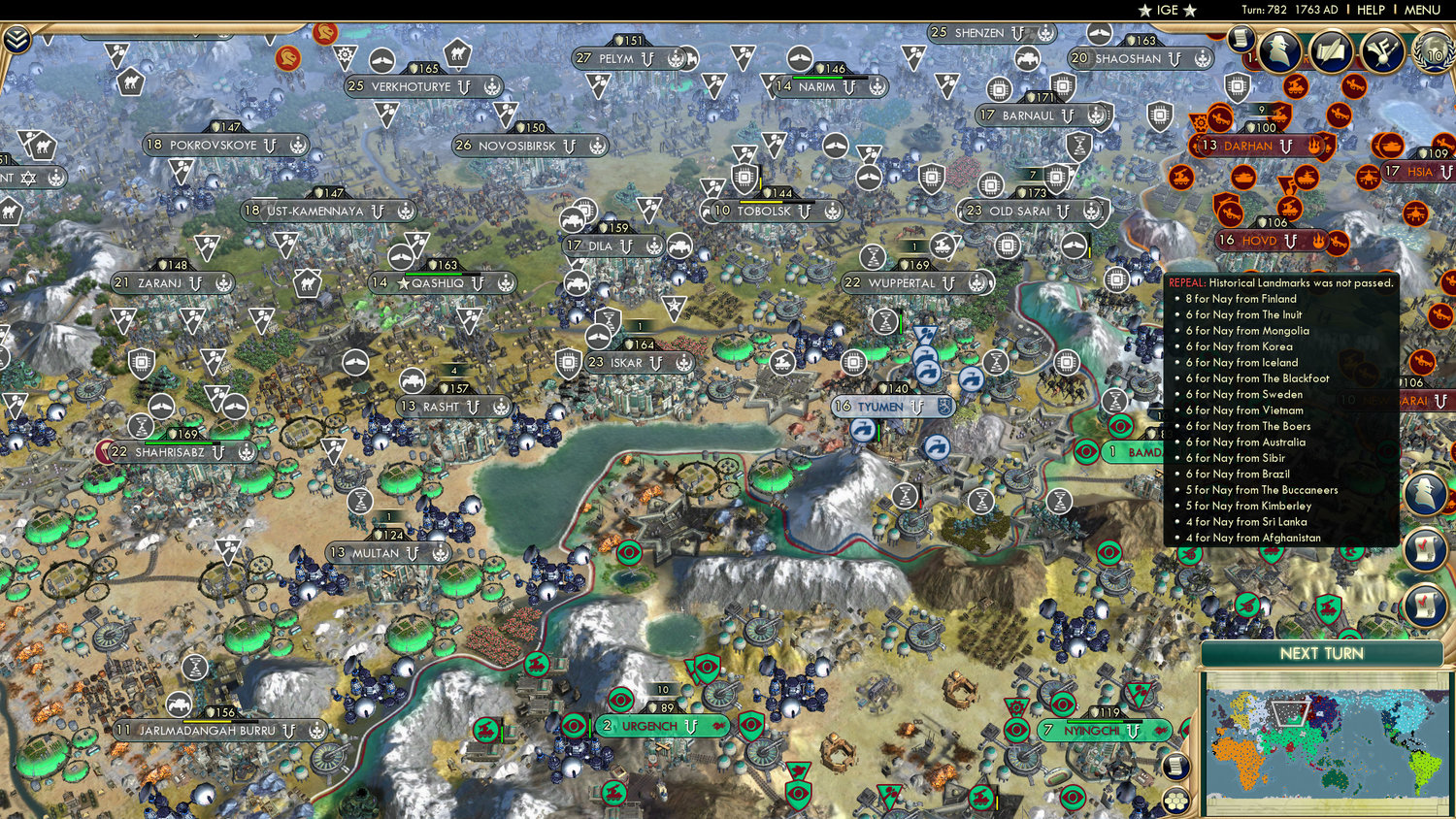
Task: Open the treaty scroll-and-quill icon top right
Action: [x=1333, y=49]
